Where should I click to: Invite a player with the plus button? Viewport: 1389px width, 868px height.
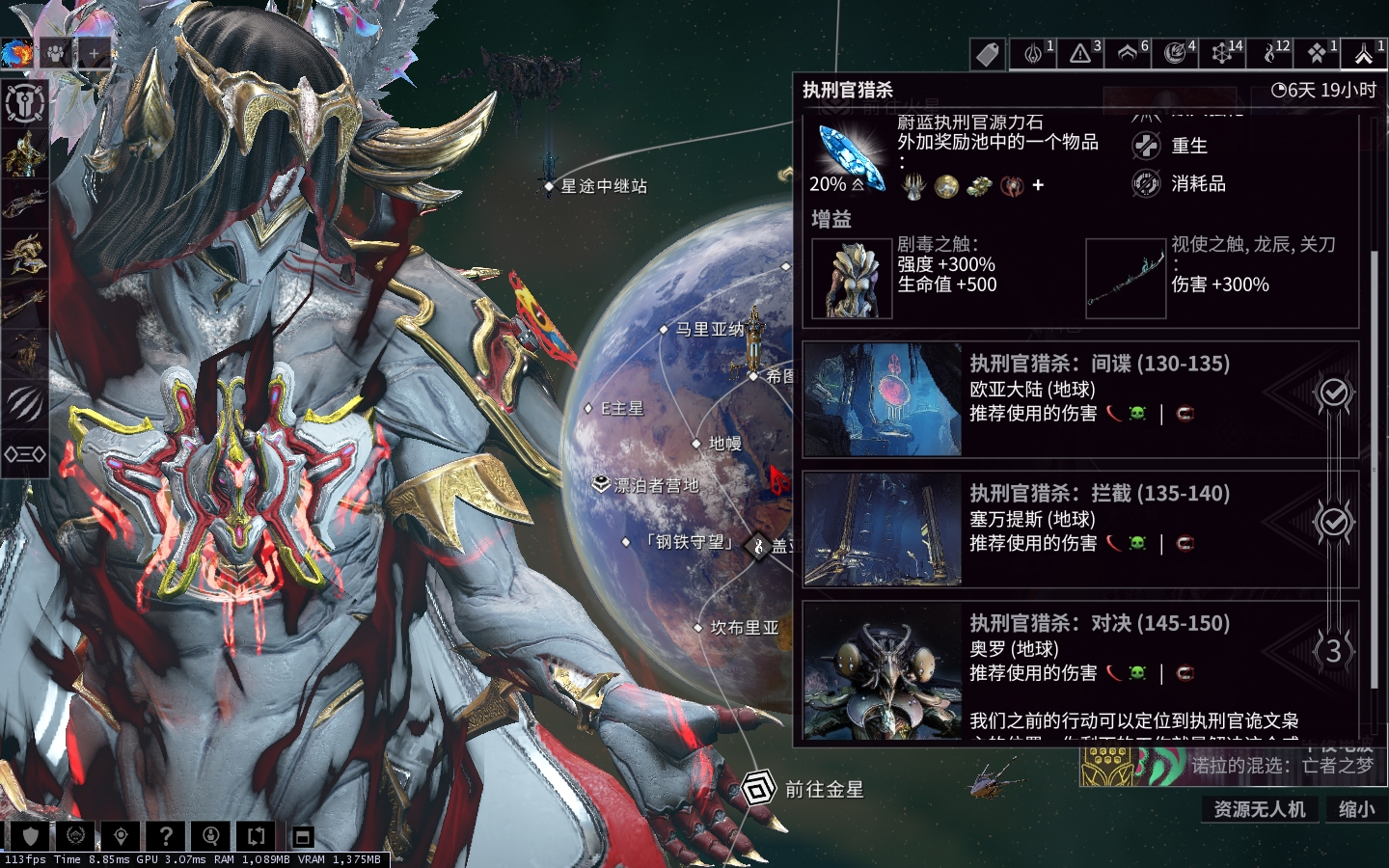95,54
